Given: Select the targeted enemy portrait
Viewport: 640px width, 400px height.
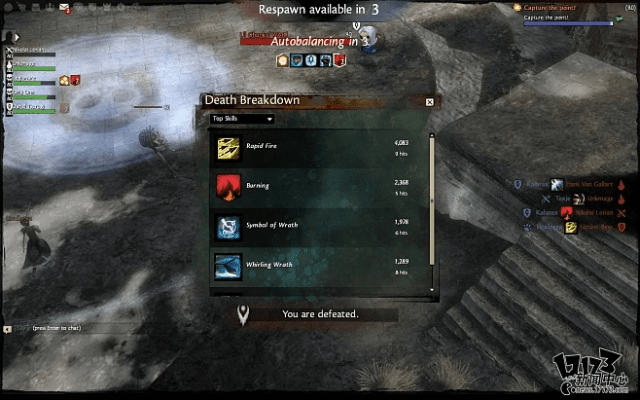Looking at the screenshot, I should [366, 38].
